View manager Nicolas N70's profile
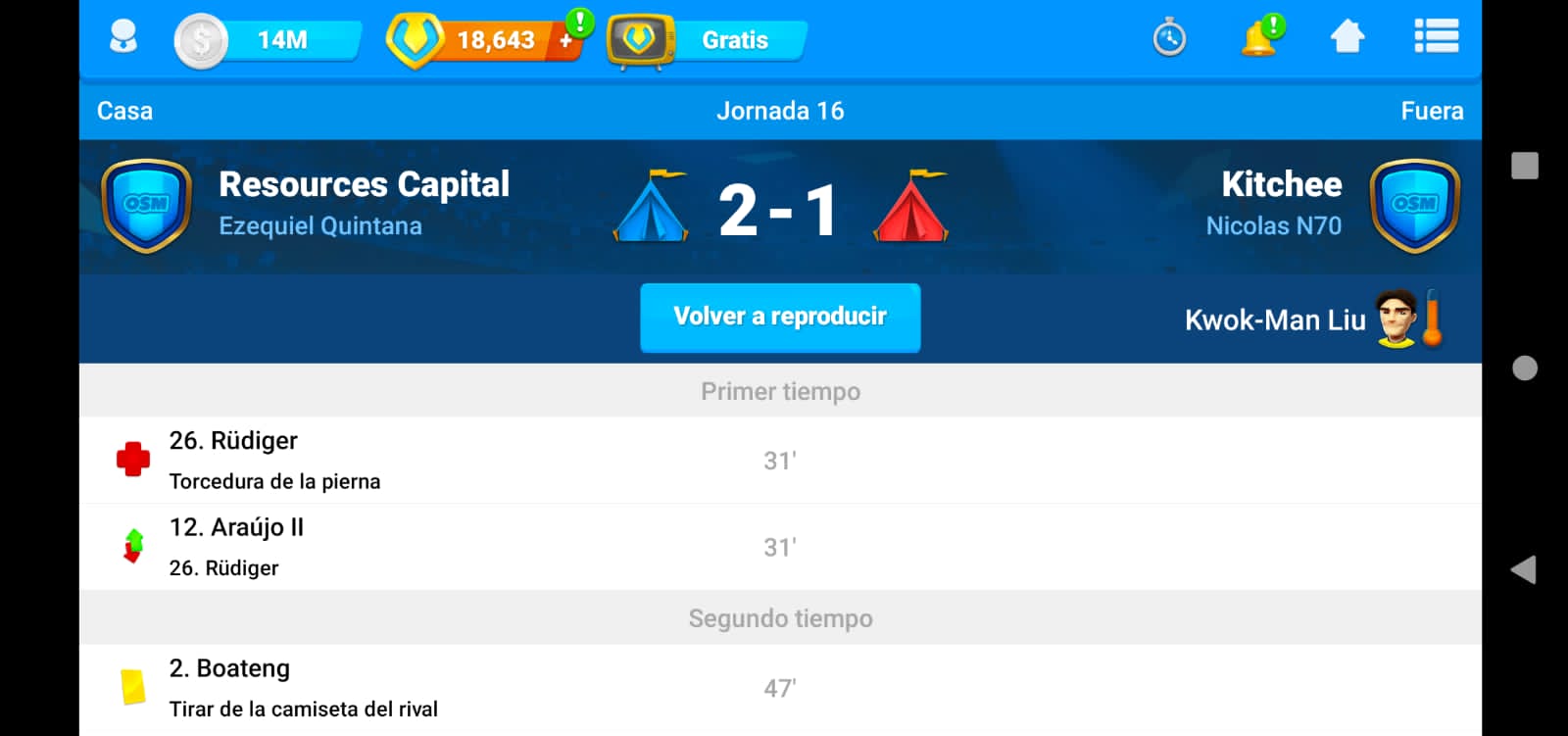The width and height of the screenshot is (1568, 736). pos(1273,226)
